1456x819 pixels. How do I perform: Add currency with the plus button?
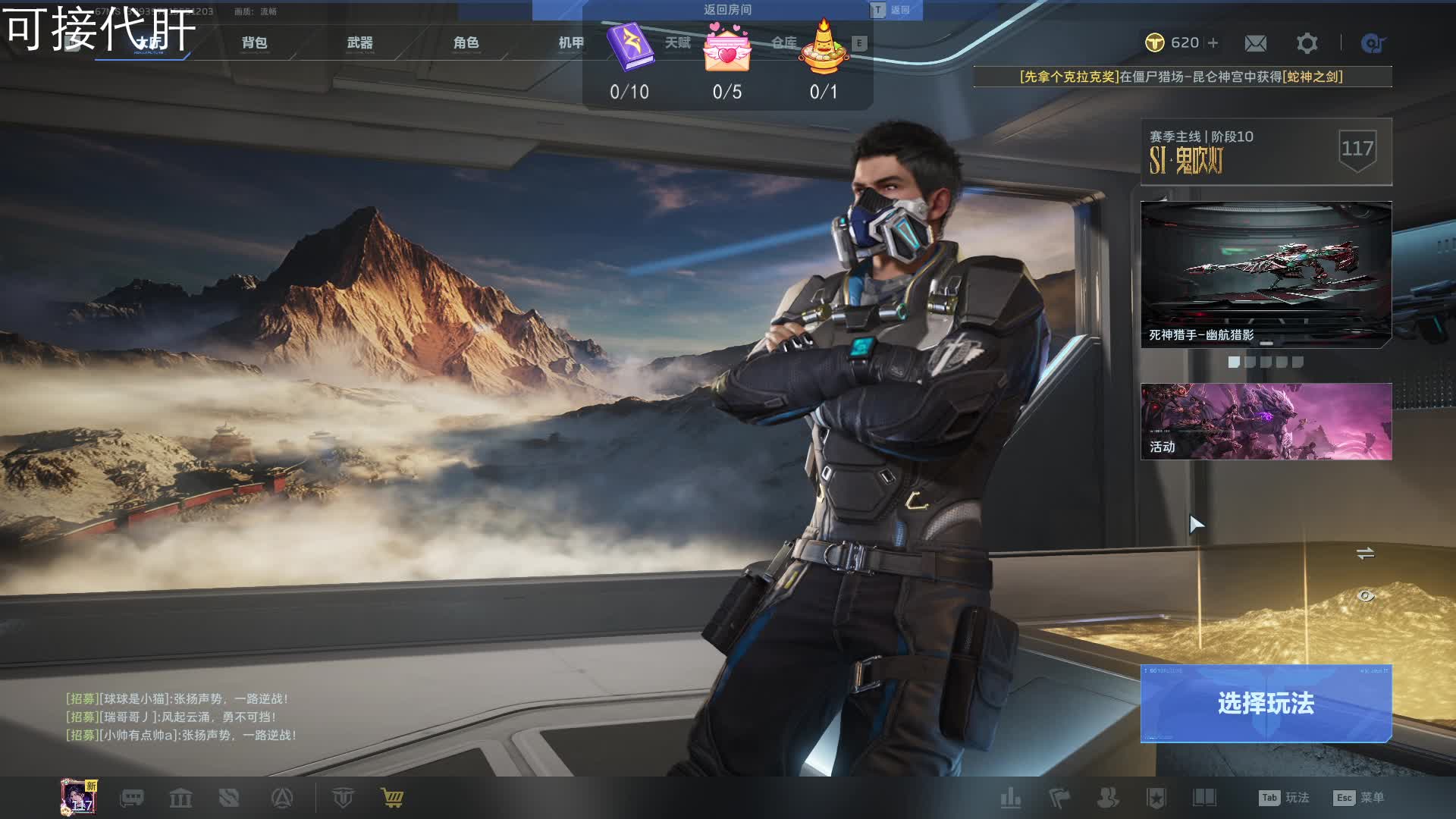1213,43
